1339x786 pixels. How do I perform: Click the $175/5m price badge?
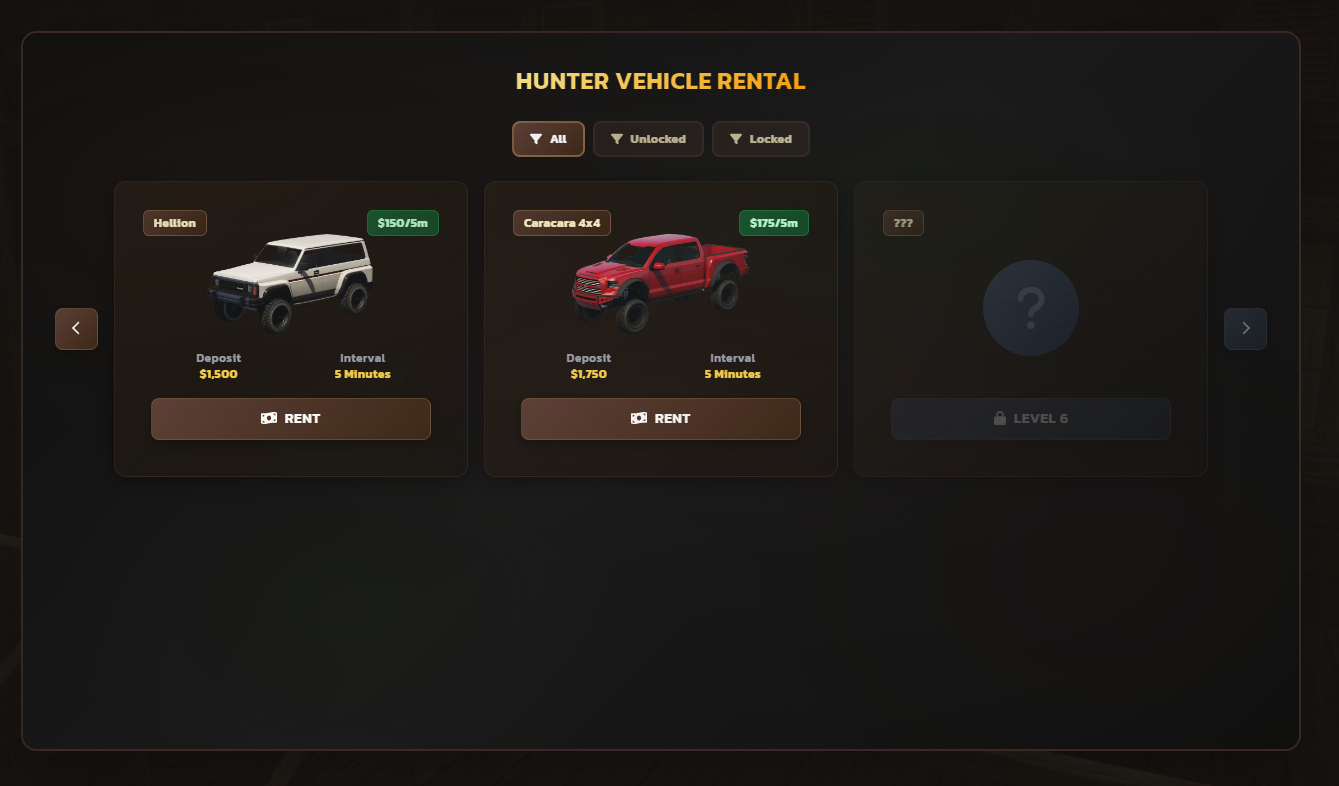coord(773,223)
